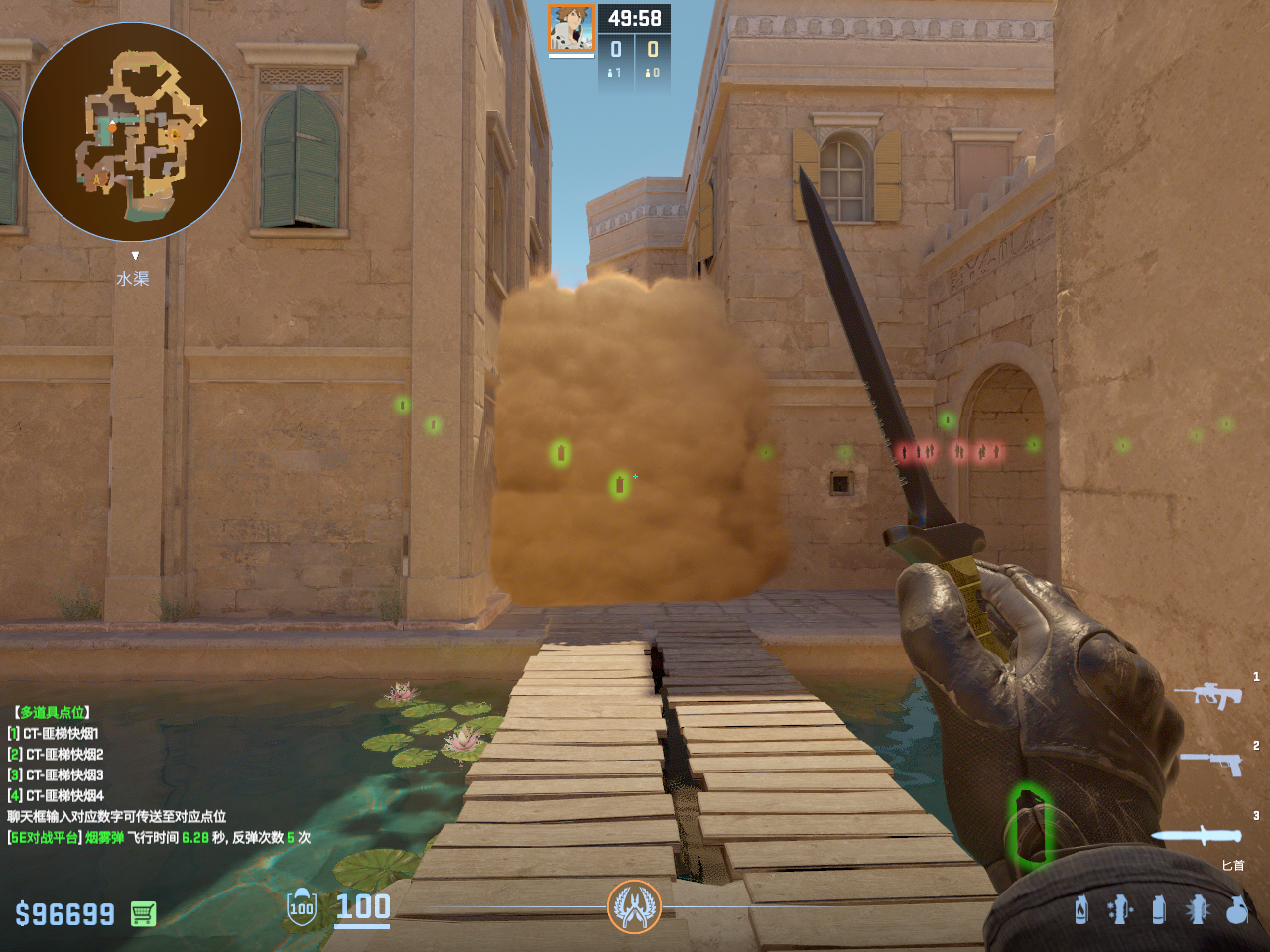Choose the round HE grenade icon
1270x952 pixels.
(1236, 909)
